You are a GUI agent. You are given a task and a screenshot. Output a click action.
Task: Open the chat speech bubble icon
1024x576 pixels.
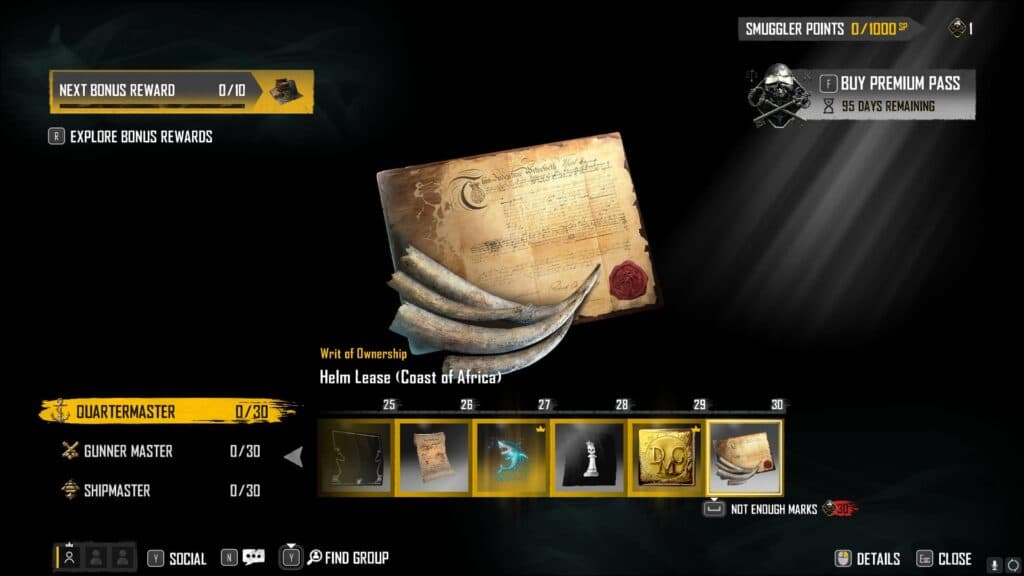pyautogui.click(x=253, y=558)
